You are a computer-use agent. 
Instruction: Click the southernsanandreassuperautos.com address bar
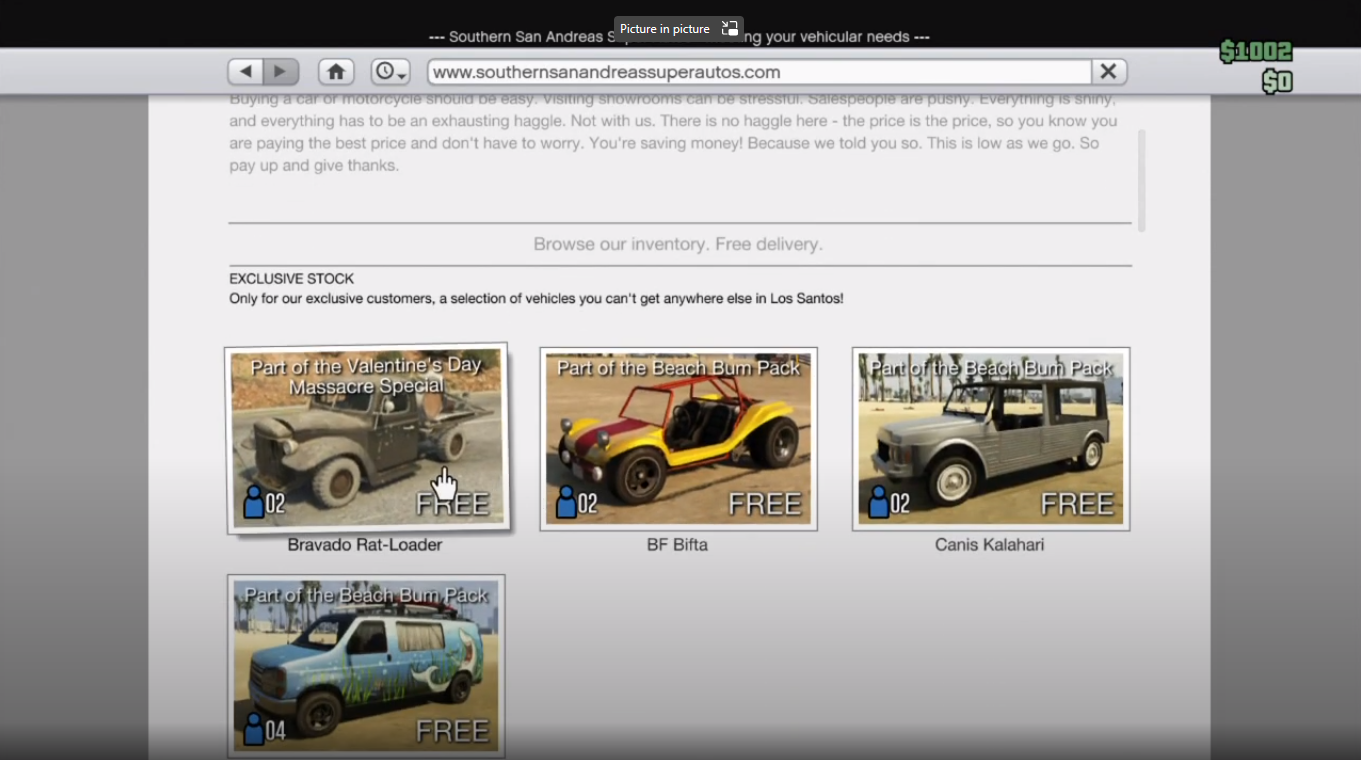click(758, 72)
